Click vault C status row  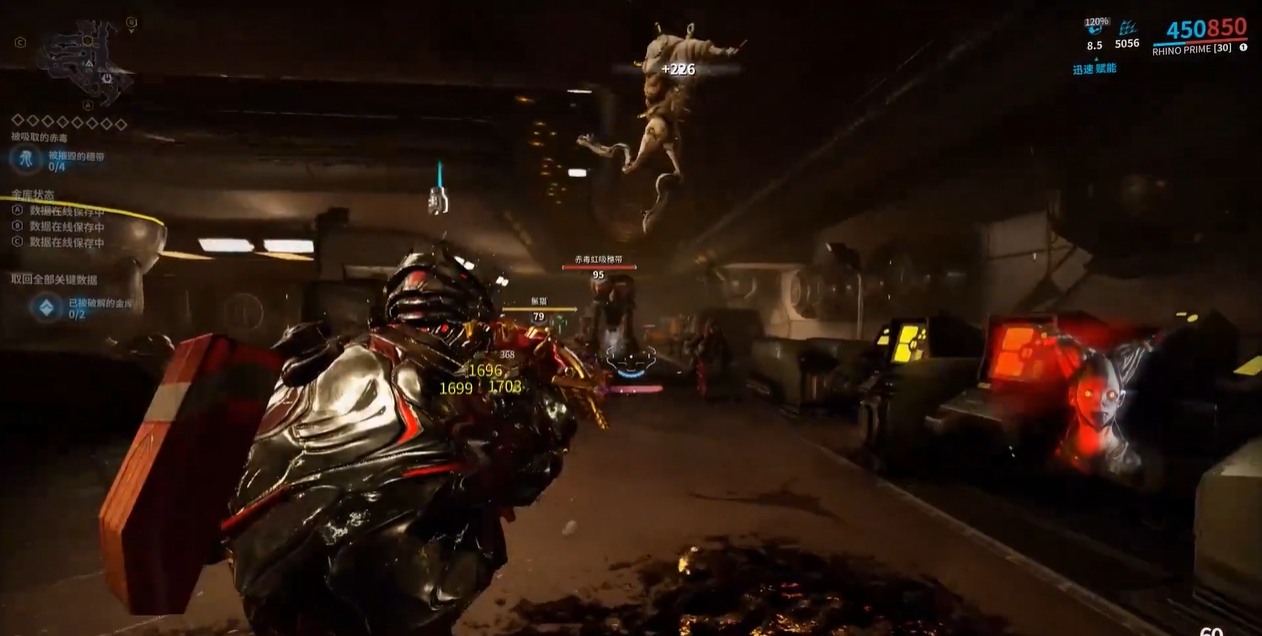coord(58,243)
